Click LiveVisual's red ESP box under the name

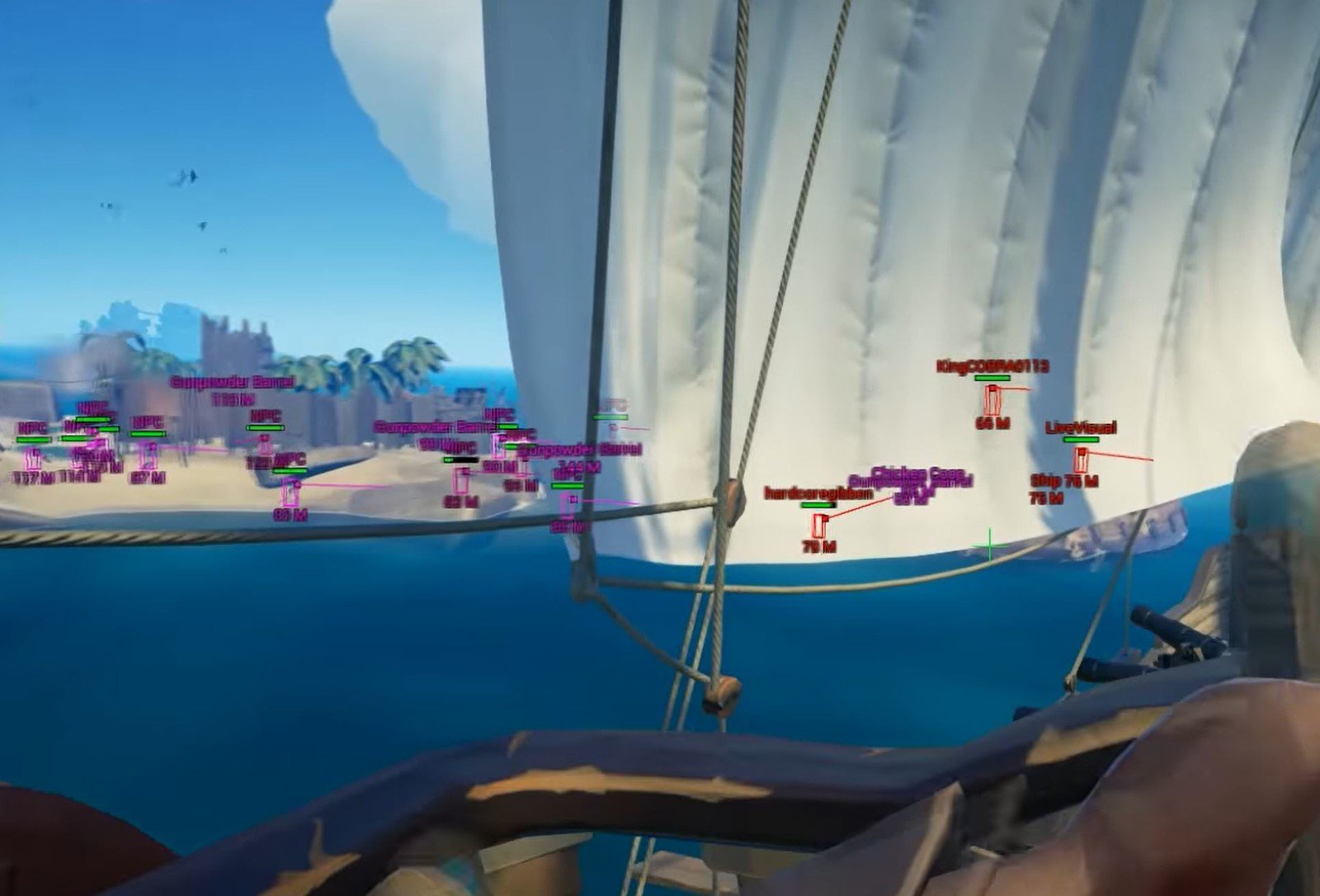pos(1081,460)
